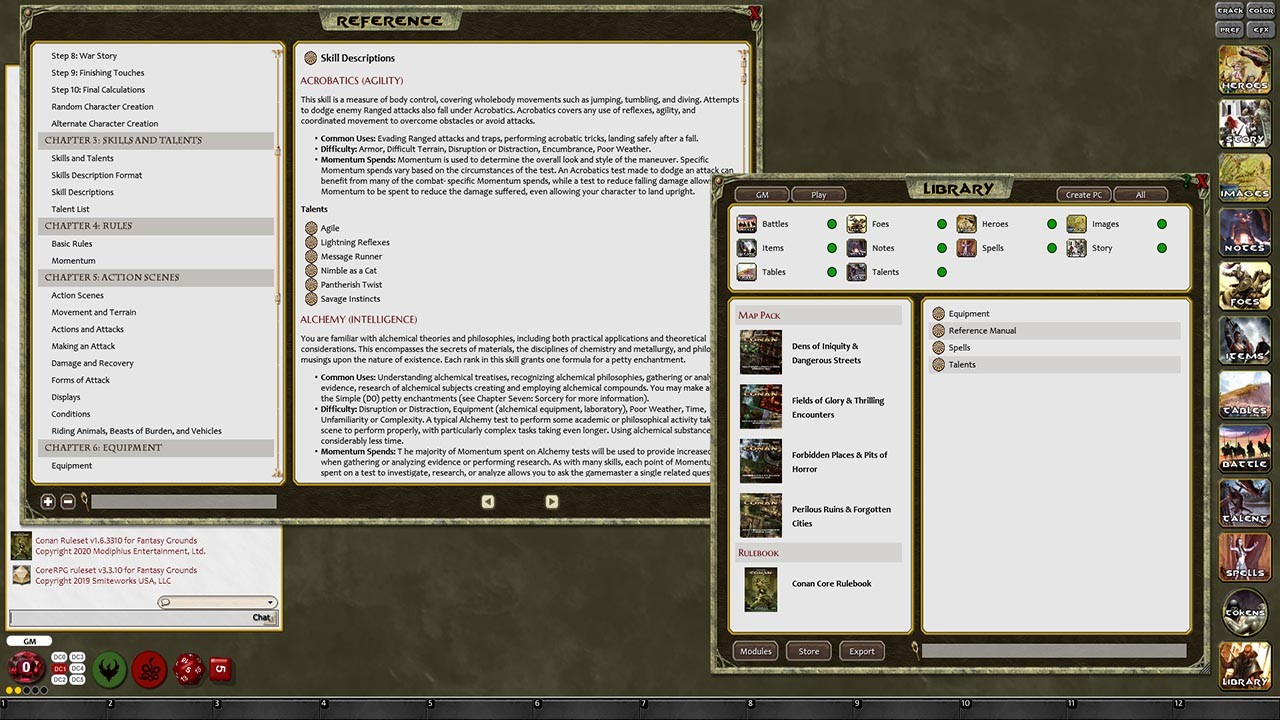Viewport: 1280px width, 720px height.
Task: Open the chat voice dropdown
Action: [270, 601]
